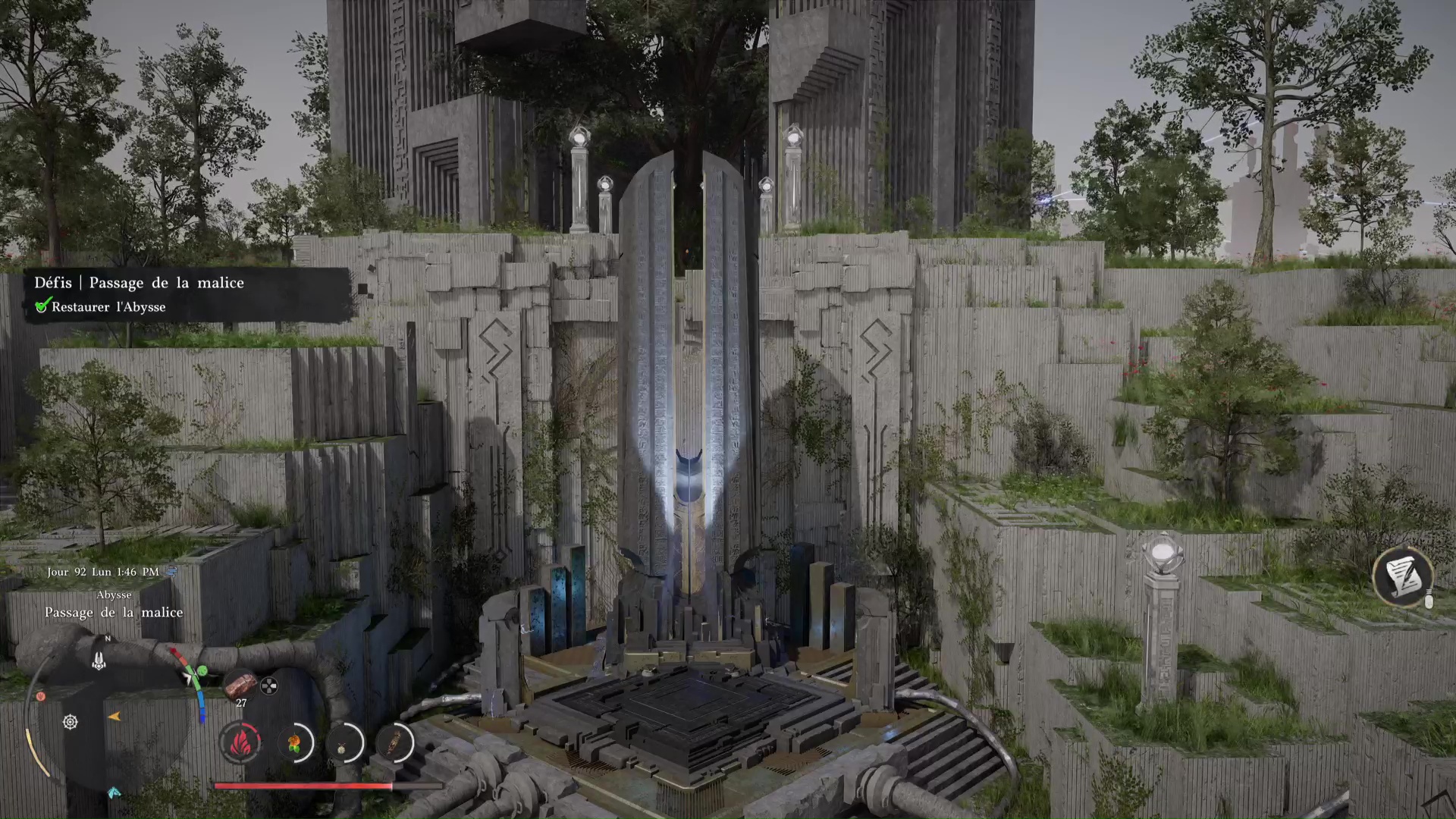Select the round beetle item slot
This screenshot has height=819, width=1456.
pos(345,742)
